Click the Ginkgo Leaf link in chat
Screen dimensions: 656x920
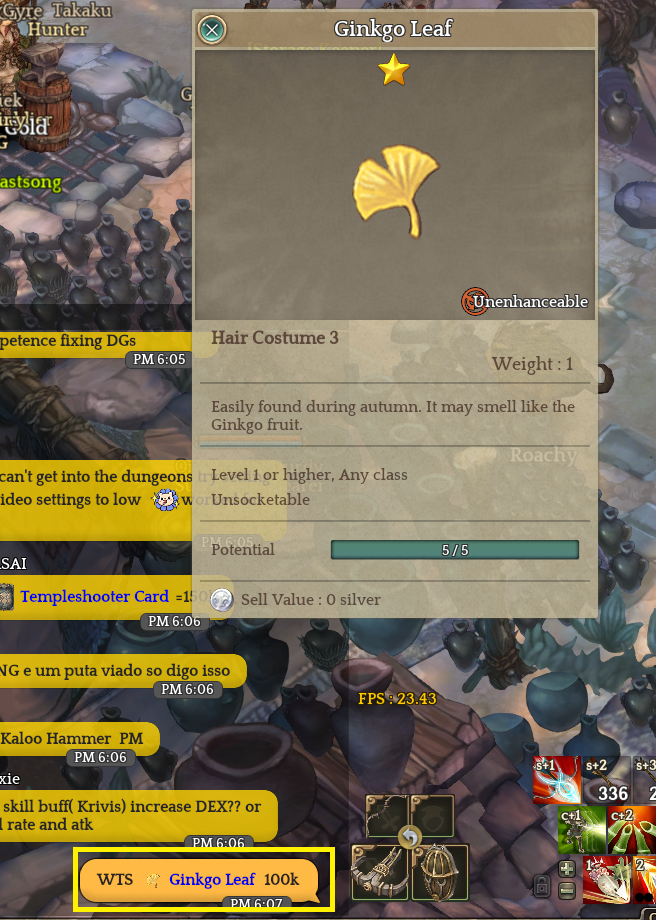coord(211,879)
